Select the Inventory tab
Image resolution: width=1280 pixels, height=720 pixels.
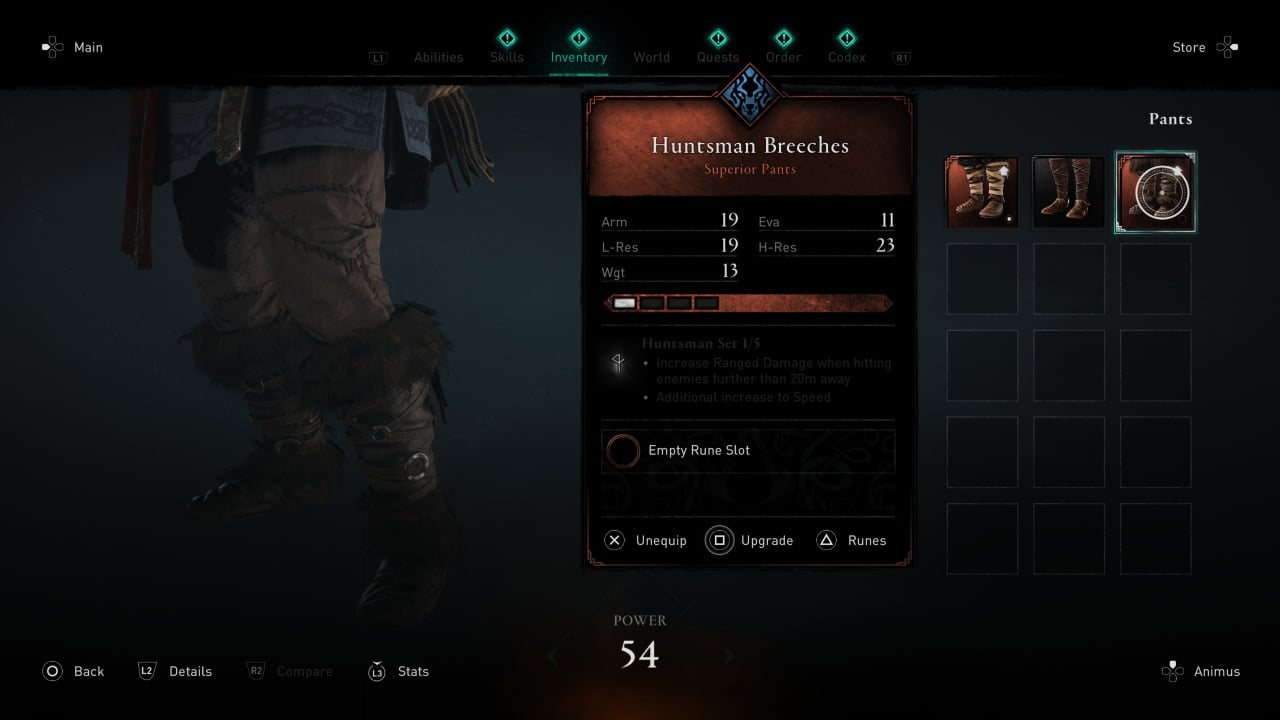(579, 57)
